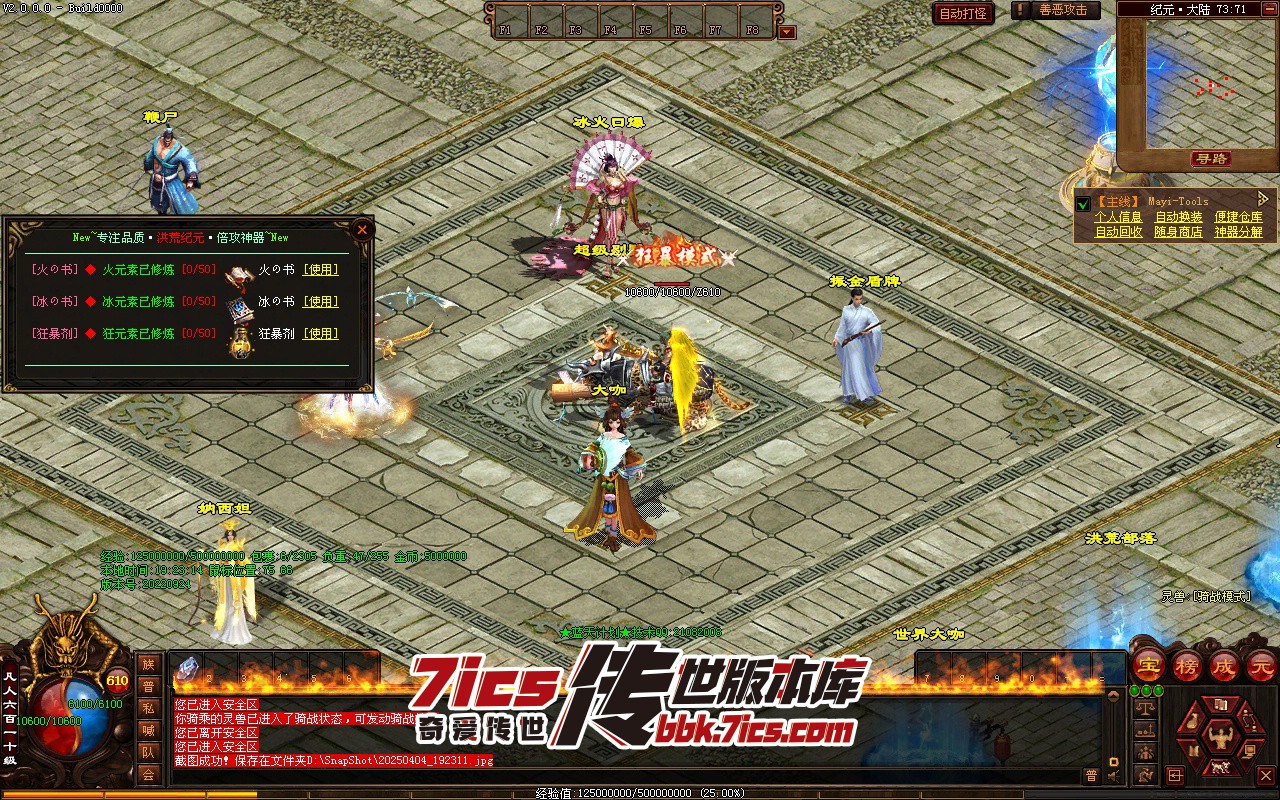This screenshot has width=1280, height=800.
Task: Open 自动换装 auto-equip link
Action: (1179, 217)
